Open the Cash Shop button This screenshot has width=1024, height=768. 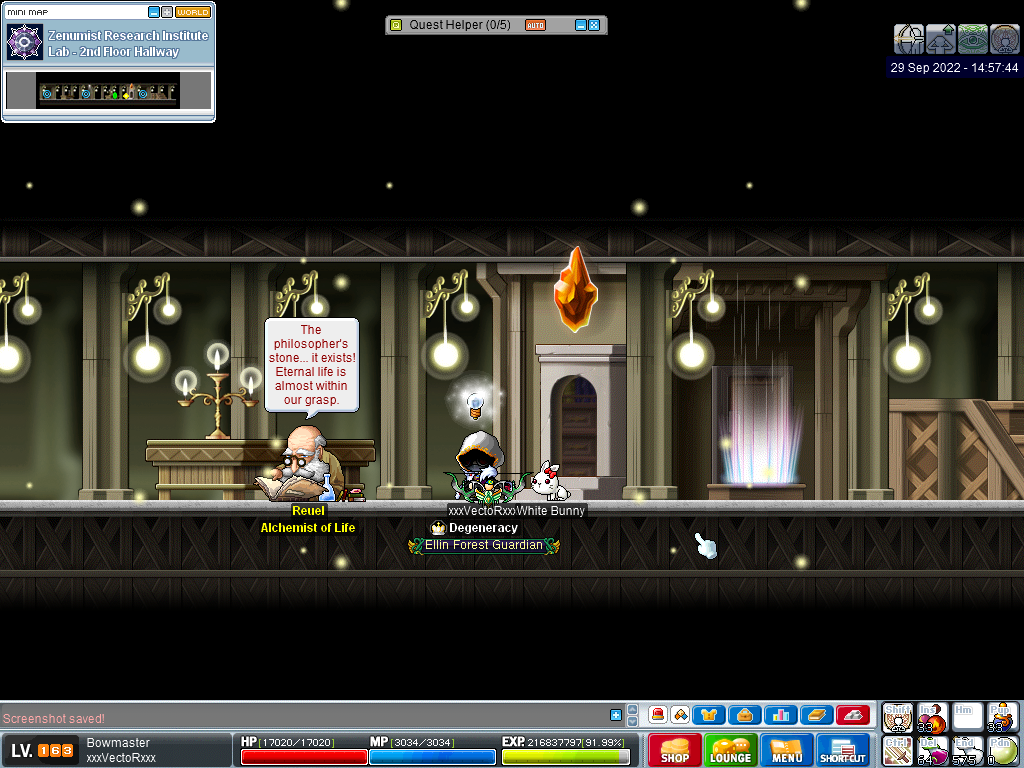tap(675, 750)
